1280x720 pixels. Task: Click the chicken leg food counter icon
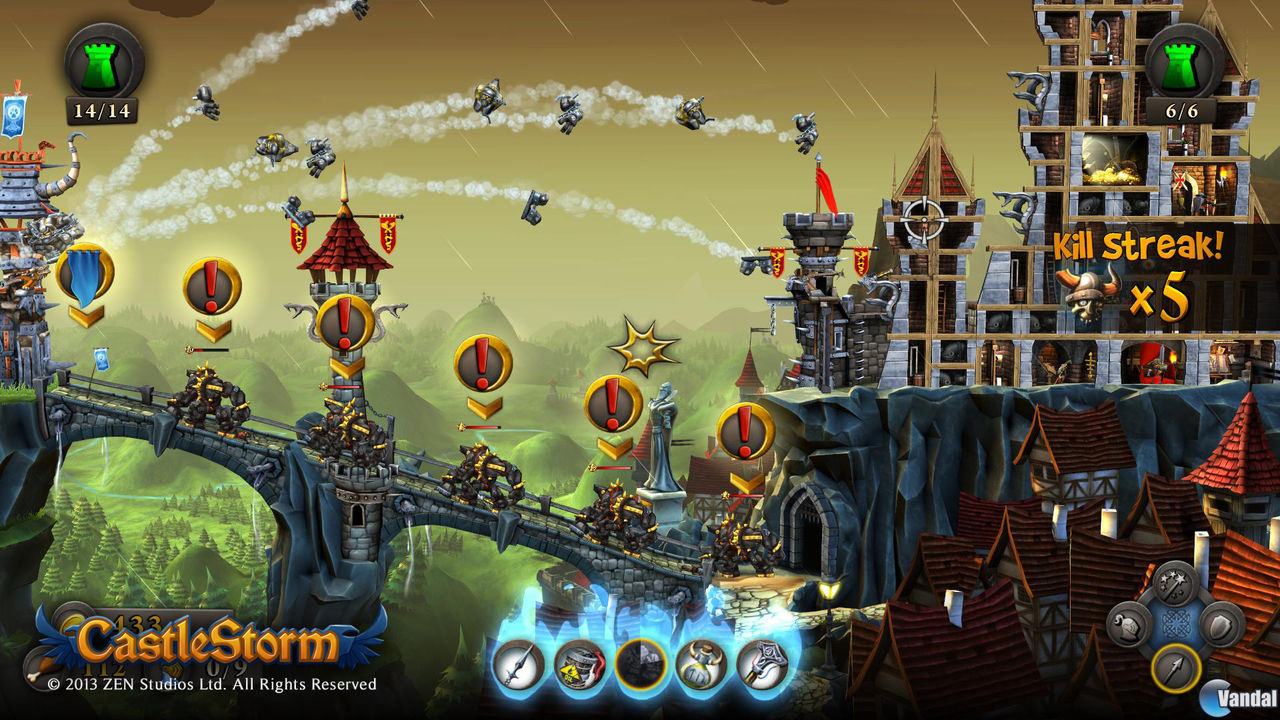43,667
